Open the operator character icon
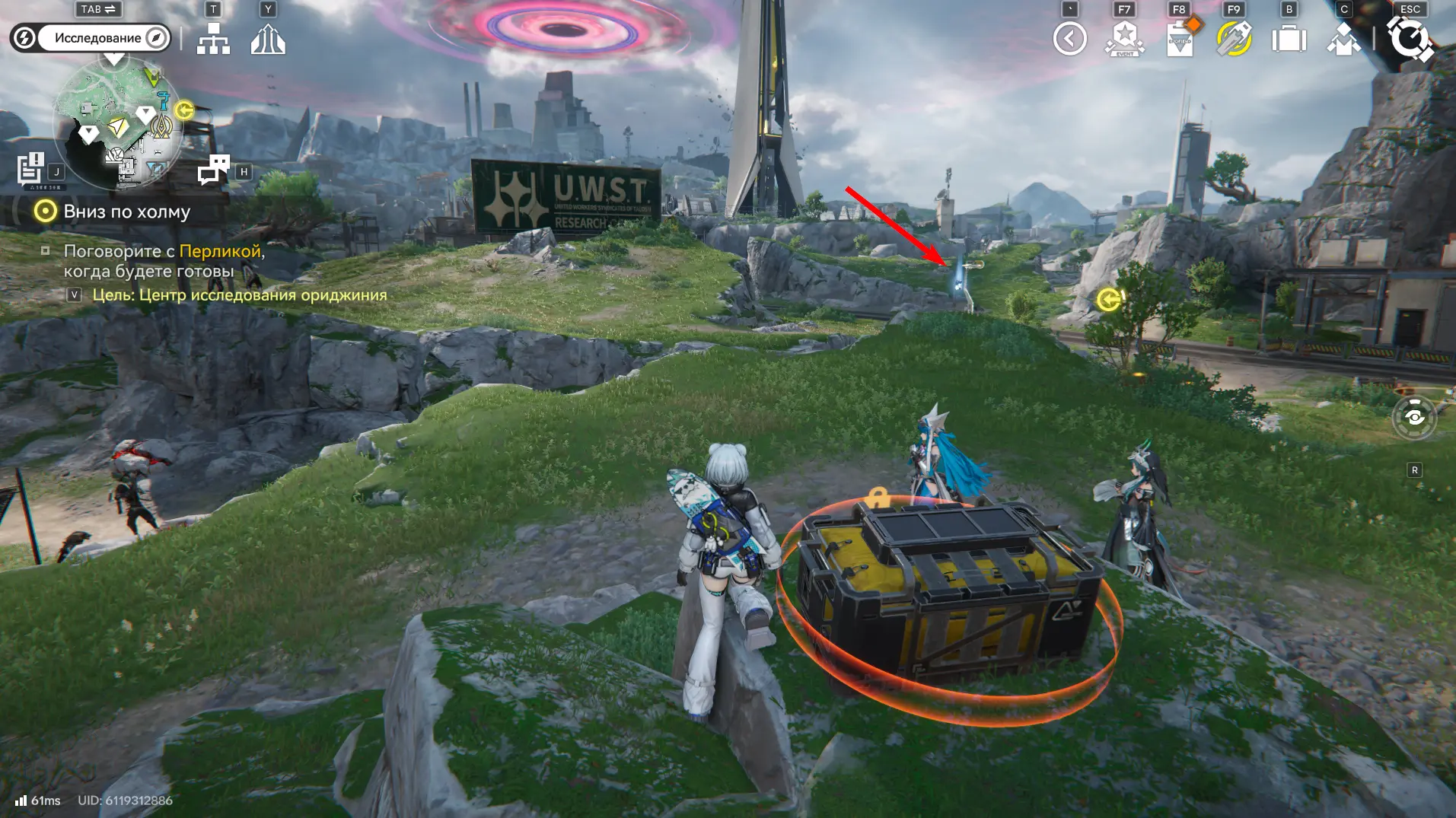1456x818 pixels. [1343, 39]
